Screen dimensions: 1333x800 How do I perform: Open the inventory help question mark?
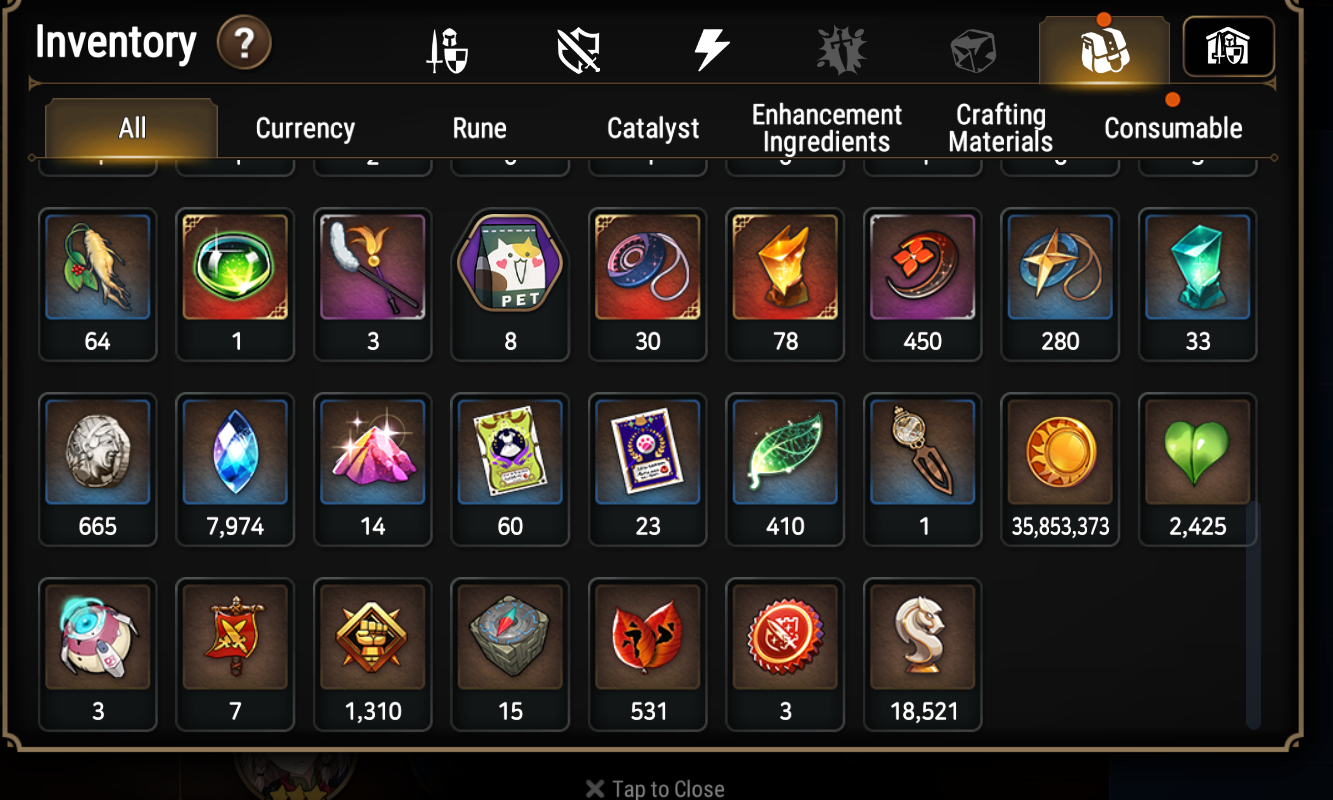pyautogui.click(x=244, y=44)
